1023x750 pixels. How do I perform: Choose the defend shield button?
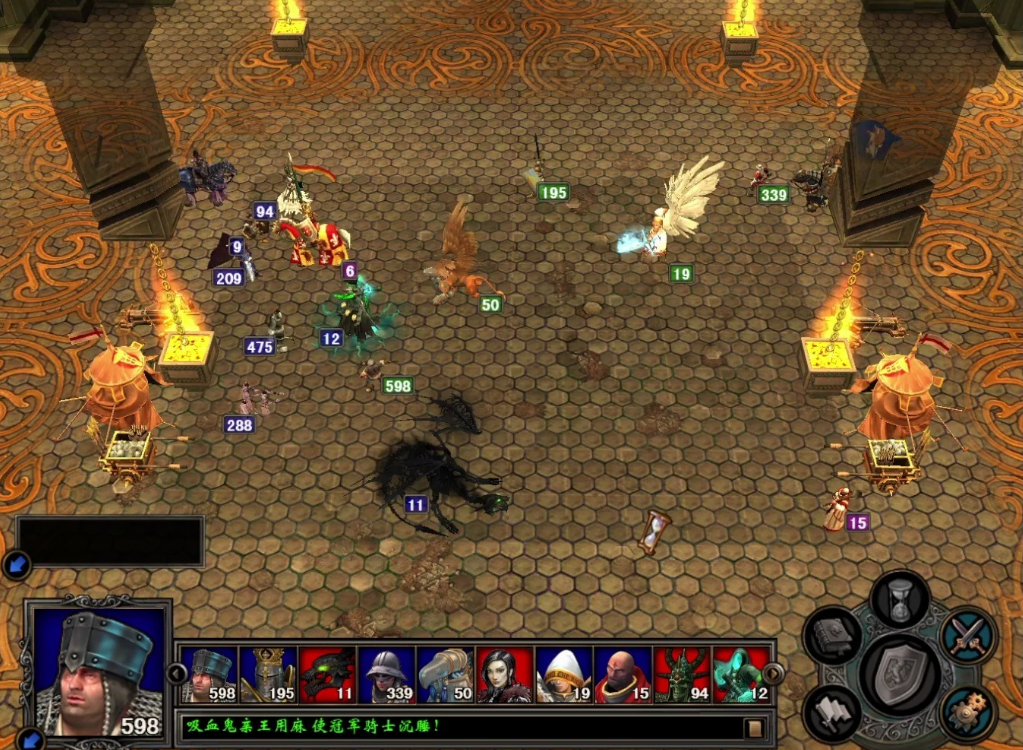899,671
